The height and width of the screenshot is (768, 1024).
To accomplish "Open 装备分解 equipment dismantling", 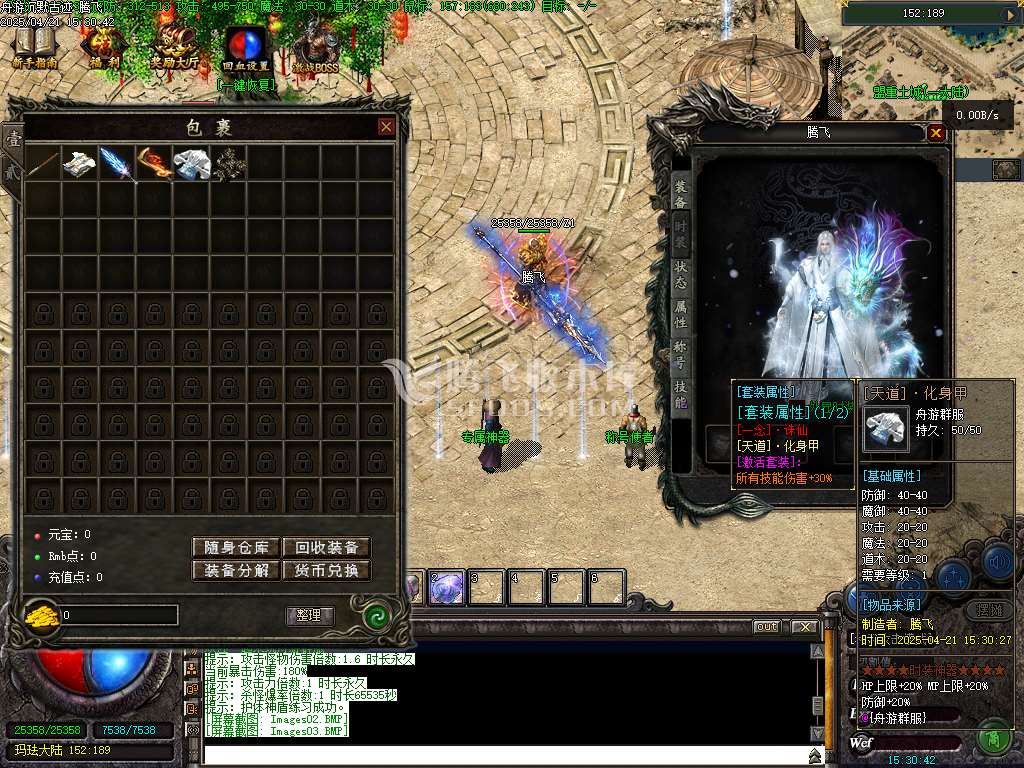I will pos(236,571).
